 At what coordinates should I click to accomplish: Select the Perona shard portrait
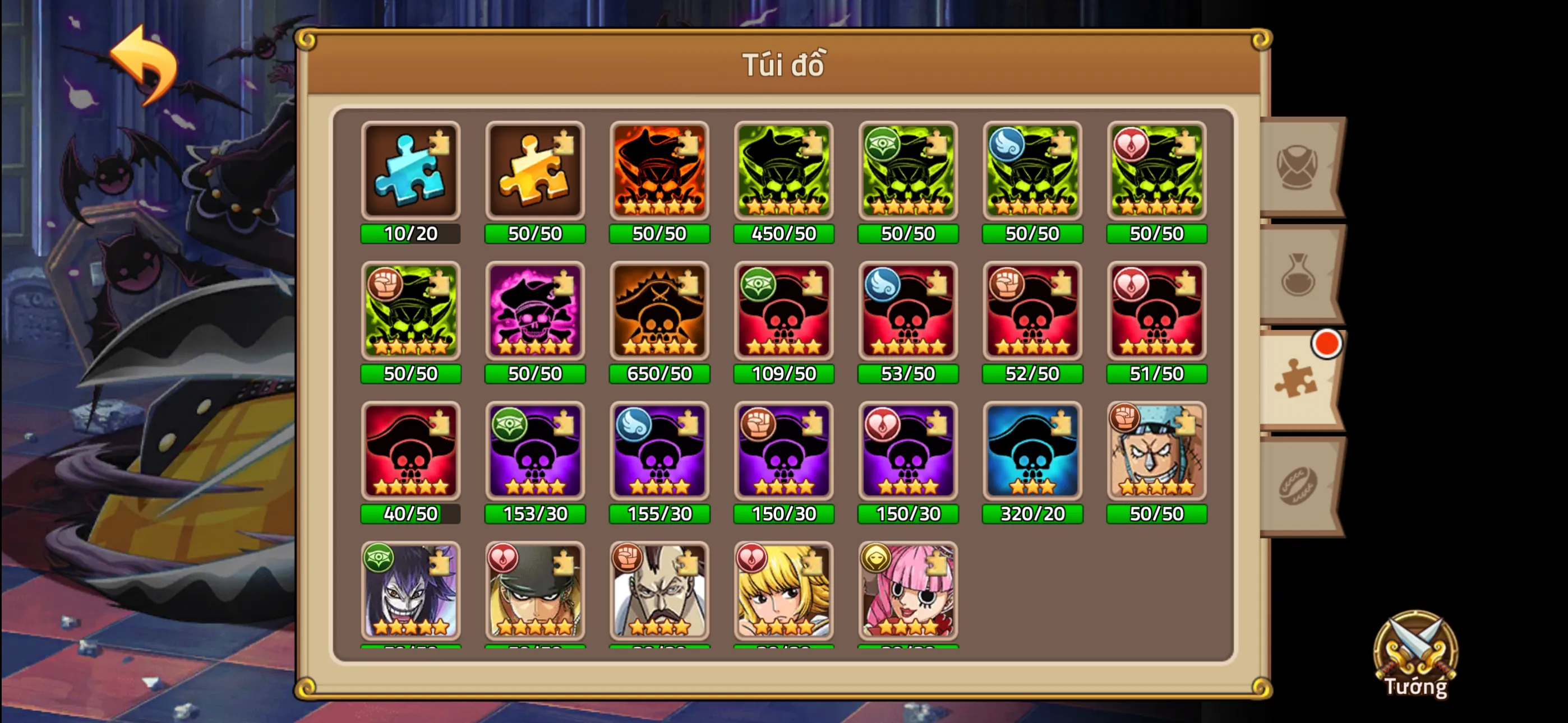pos(908,592)
